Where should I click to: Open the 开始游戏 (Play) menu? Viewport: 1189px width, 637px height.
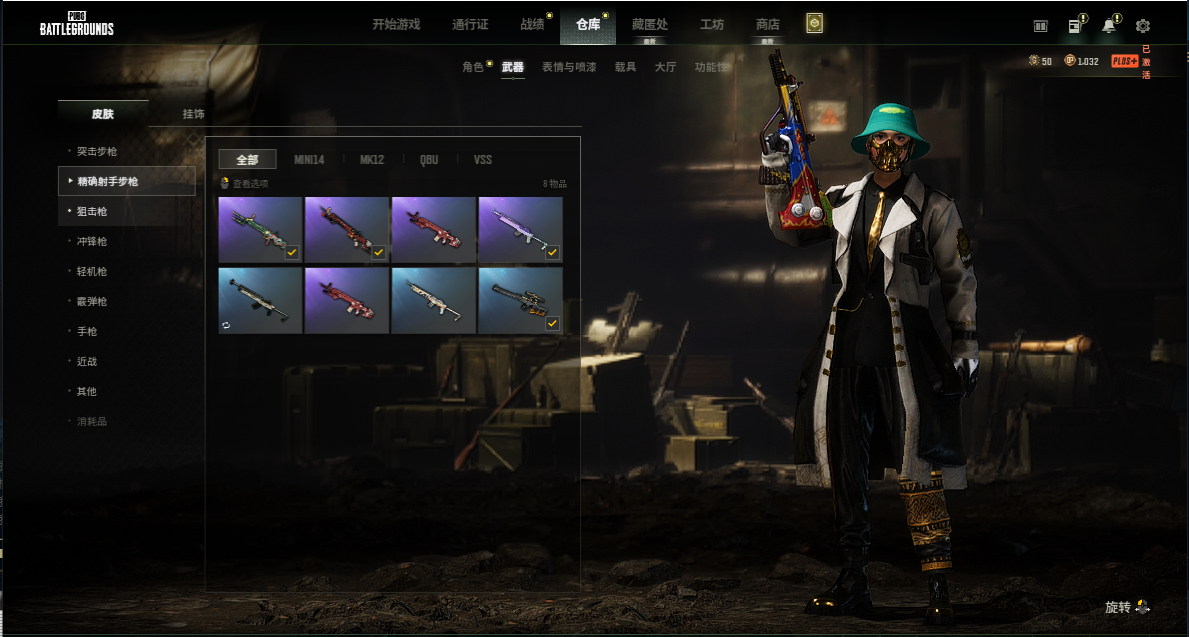(x=396, y=24)
